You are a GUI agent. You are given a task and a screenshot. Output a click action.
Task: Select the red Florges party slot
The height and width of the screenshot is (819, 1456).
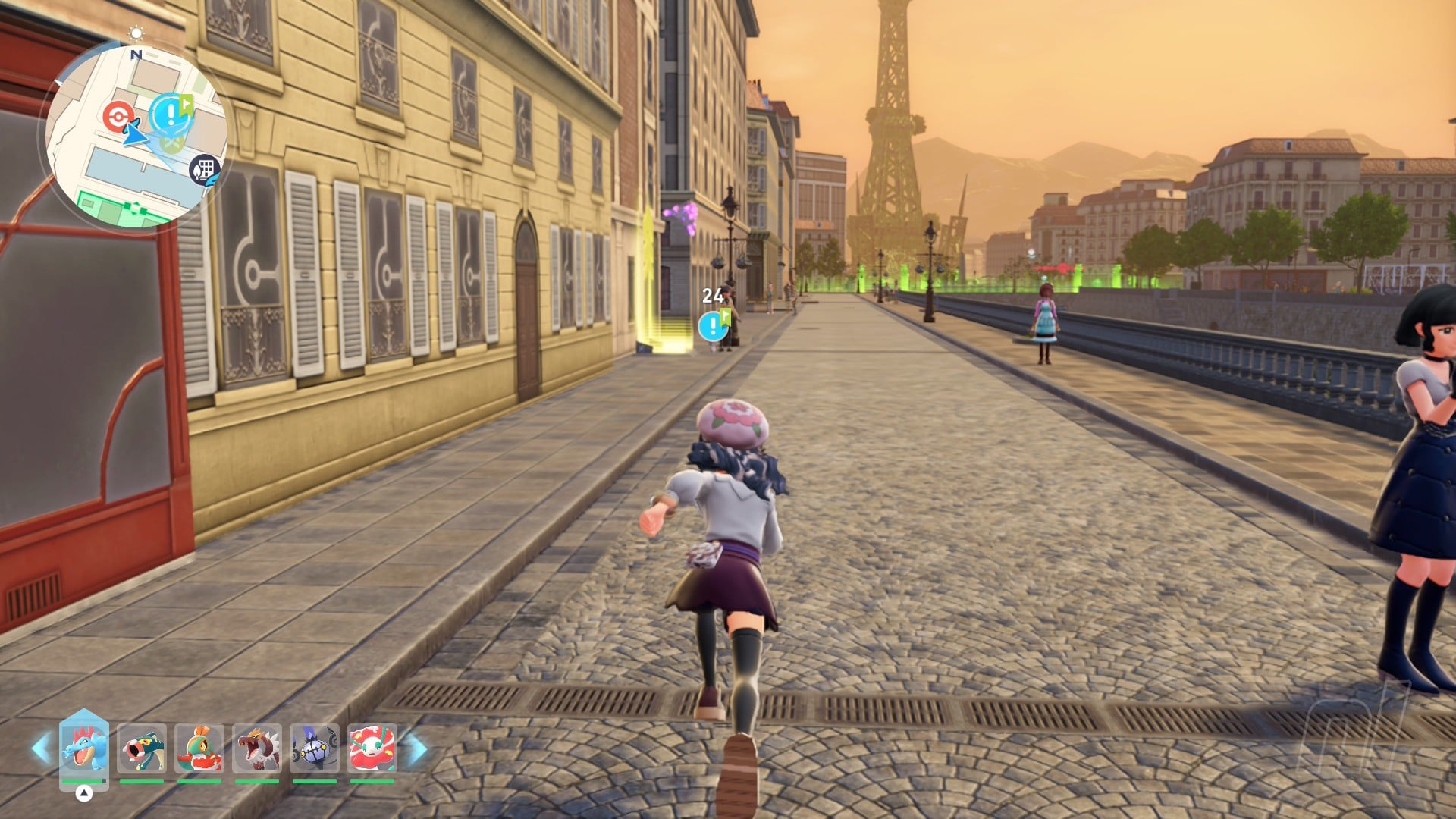372,748
